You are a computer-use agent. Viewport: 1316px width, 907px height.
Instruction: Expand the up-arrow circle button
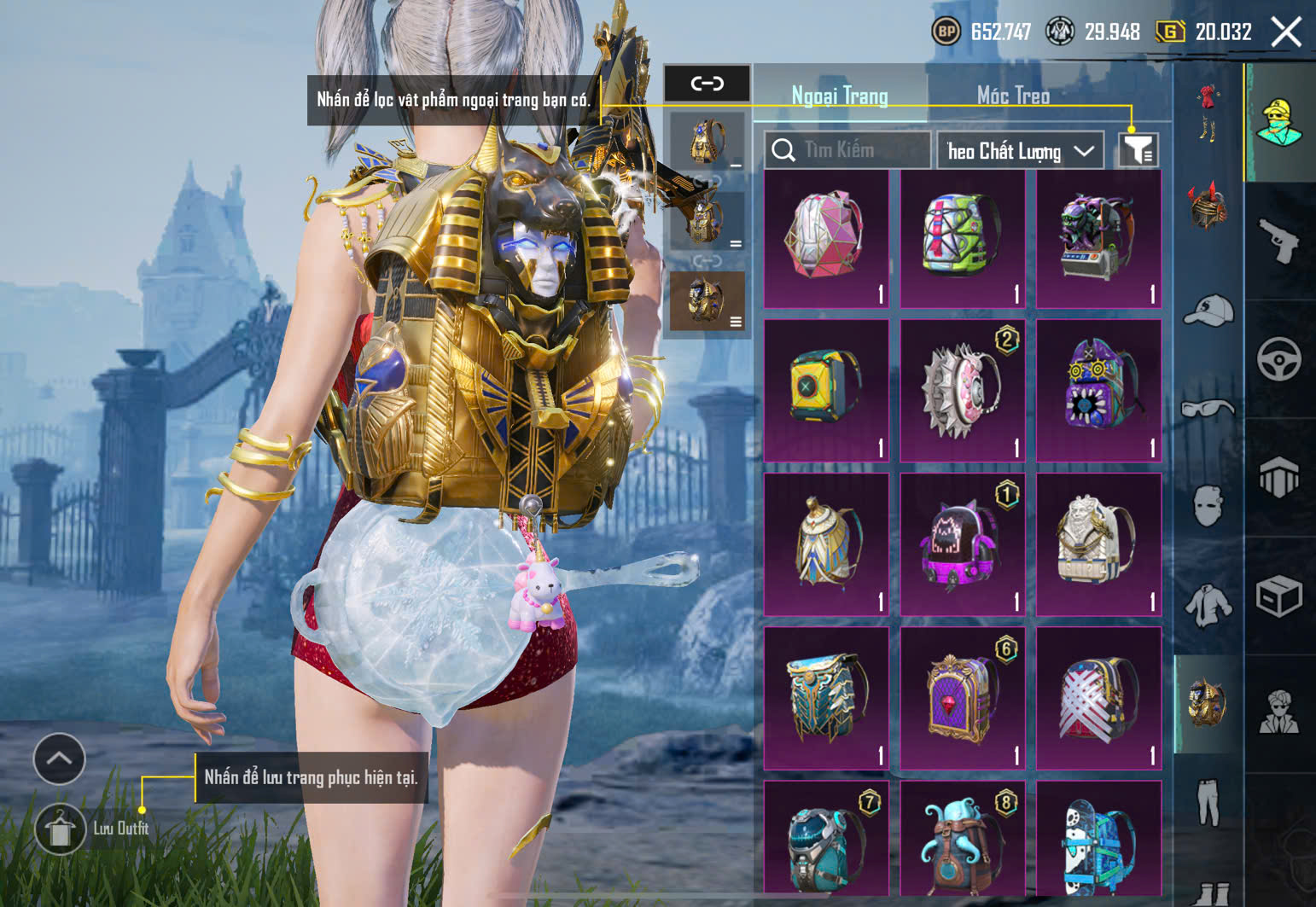59,759
